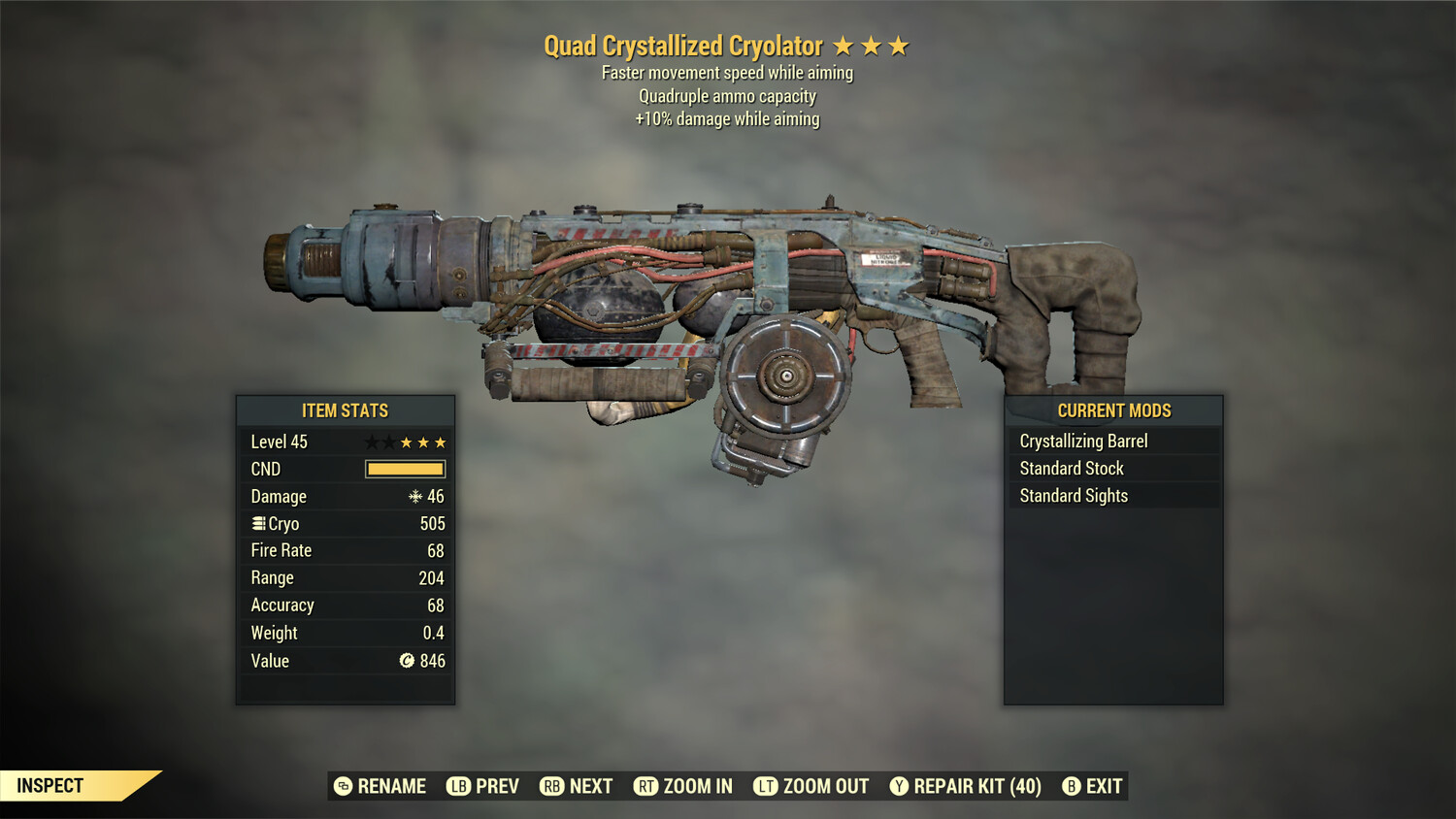This screenshot has height=819, width=1456.
Task: Click the RB button icon beside NEXT
Action: click(x=552, y=786)
